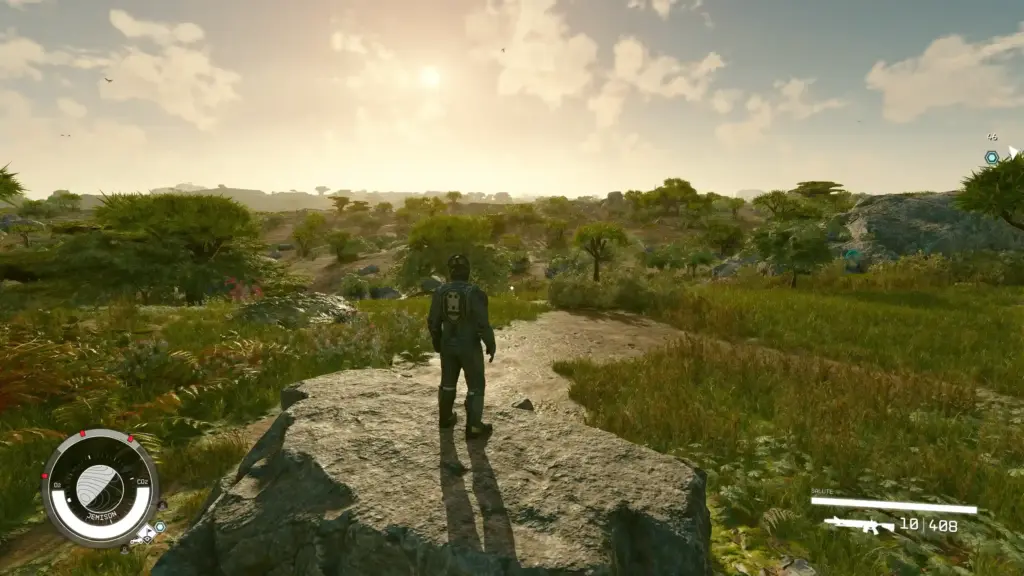Click the white flag marker beside the compass
Screen dimensions: 1024x576
click(x=147, y=535)
